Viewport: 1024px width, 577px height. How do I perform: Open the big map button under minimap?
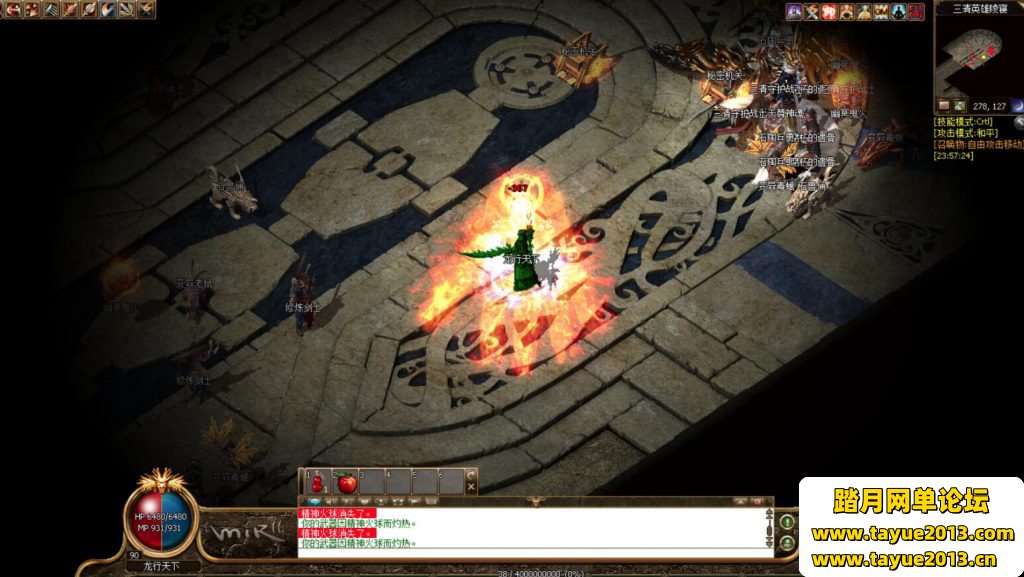[959, 105]
